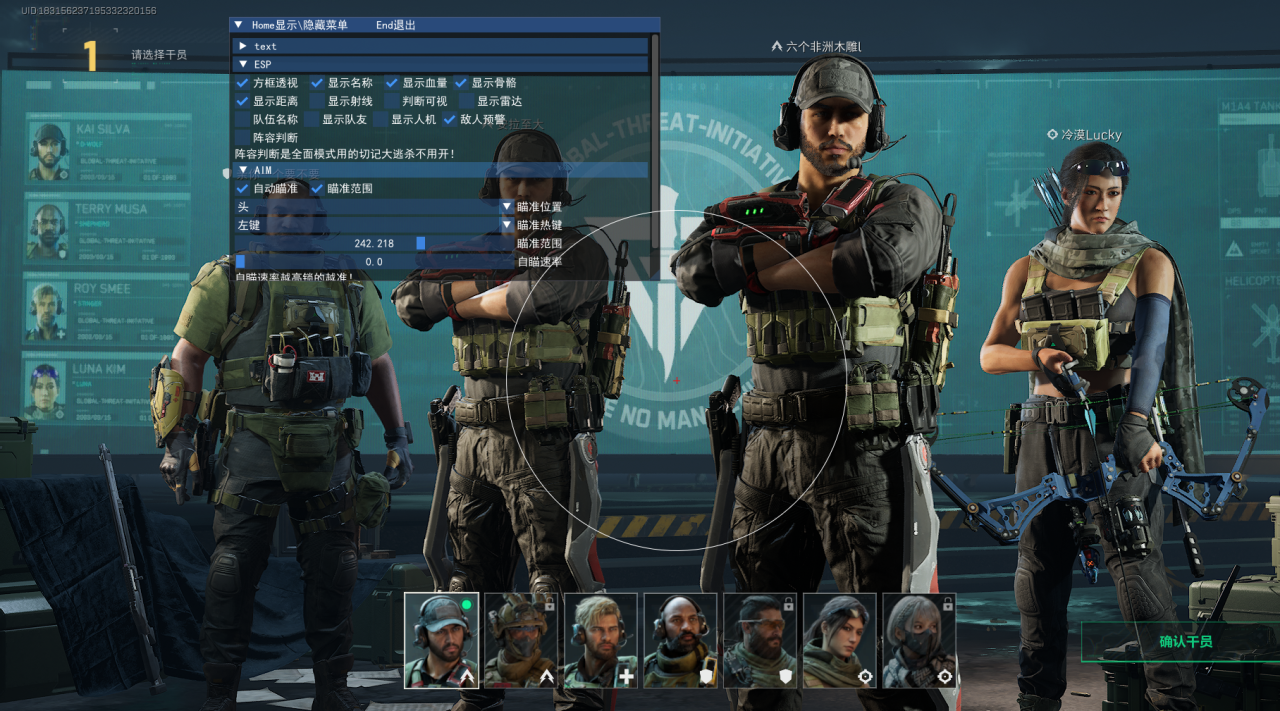The width and height of the screenshot is (1280, 711).
Task: Choose the locked helmeted operator with face mask
Action: click(x=521, y=640)
